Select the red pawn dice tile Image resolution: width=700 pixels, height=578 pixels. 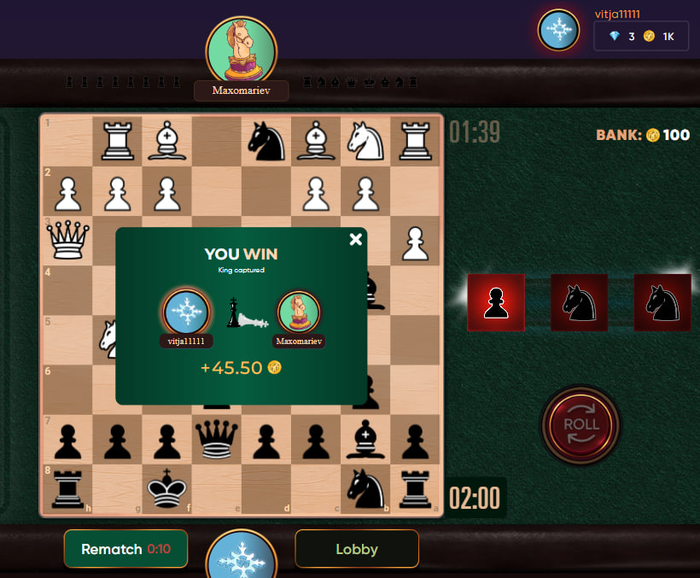(496, 302)
